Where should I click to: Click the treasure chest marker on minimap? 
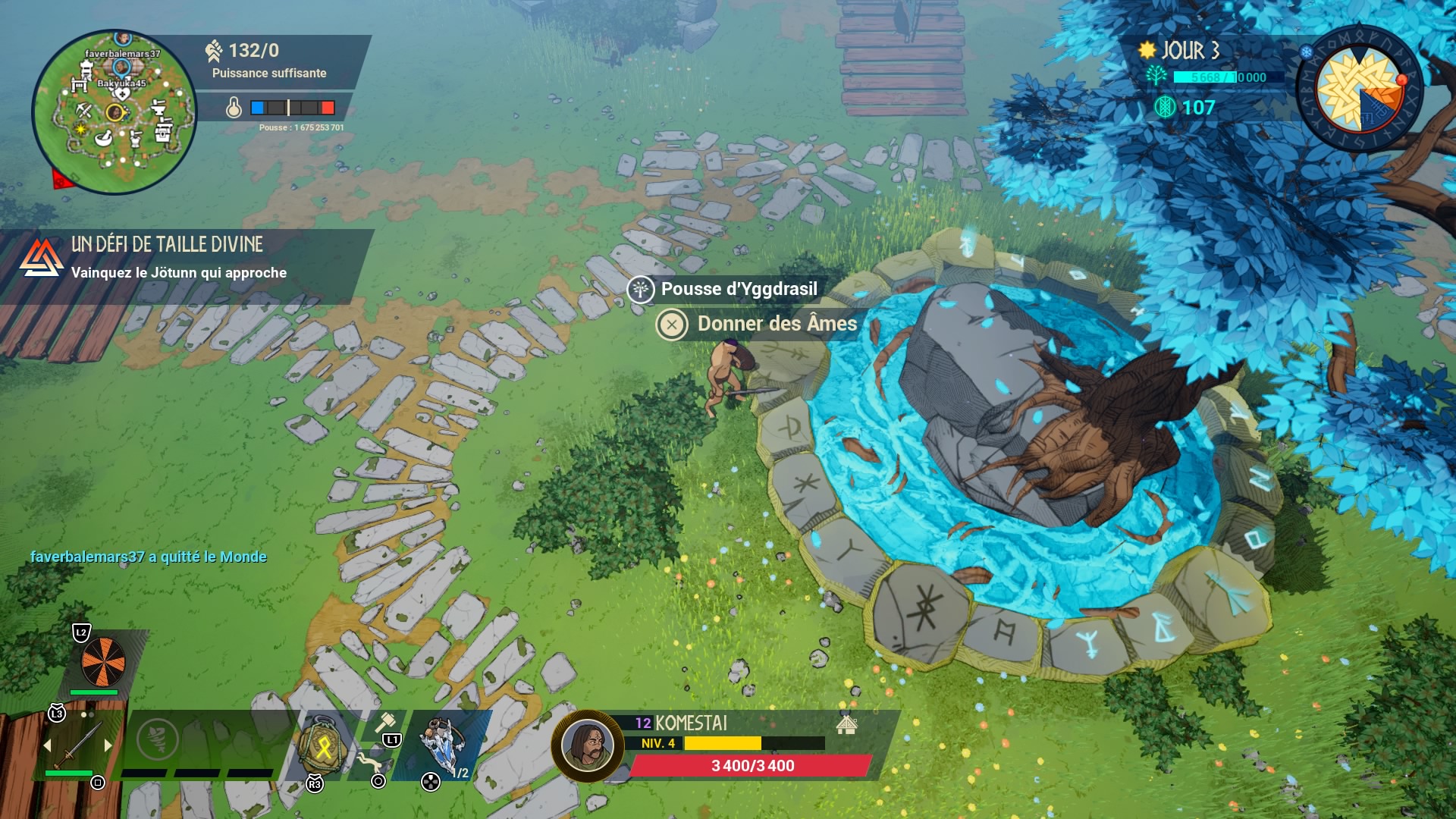163,134
